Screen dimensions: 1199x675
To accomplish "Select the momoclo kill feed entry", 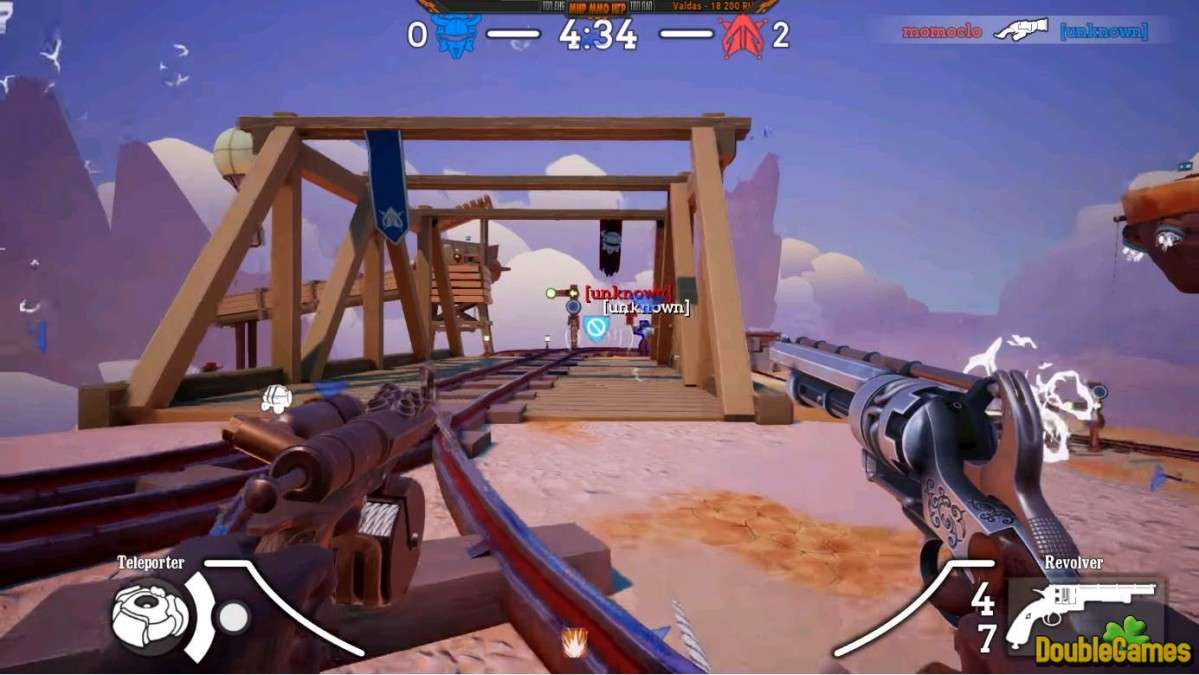I will pyautogui.click(x=941, y=31).
